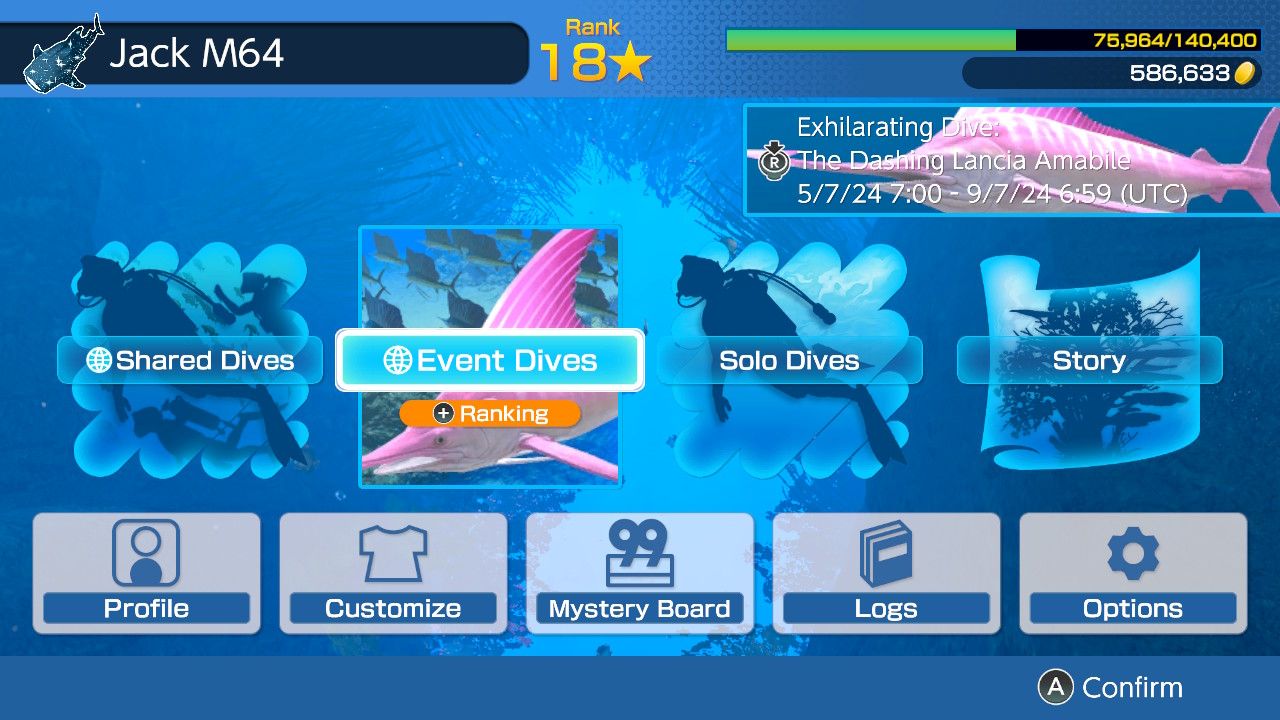Viewport: 1280px width, 720px height.
Task: Select the Event Dives tile
Action: click(490, 360)
